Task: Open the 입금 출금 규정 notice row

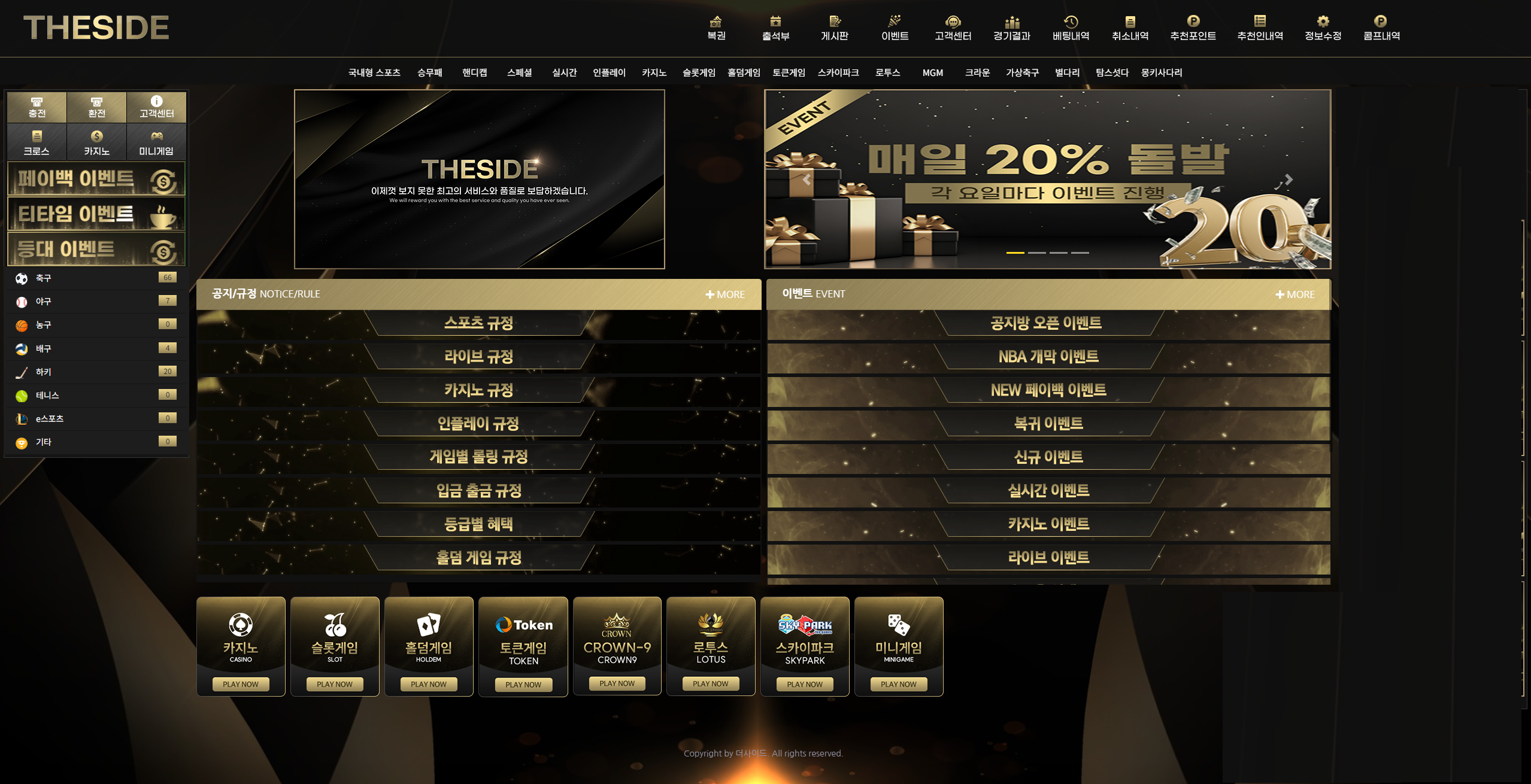Action: pyautogui.click(x=478, y=491)
